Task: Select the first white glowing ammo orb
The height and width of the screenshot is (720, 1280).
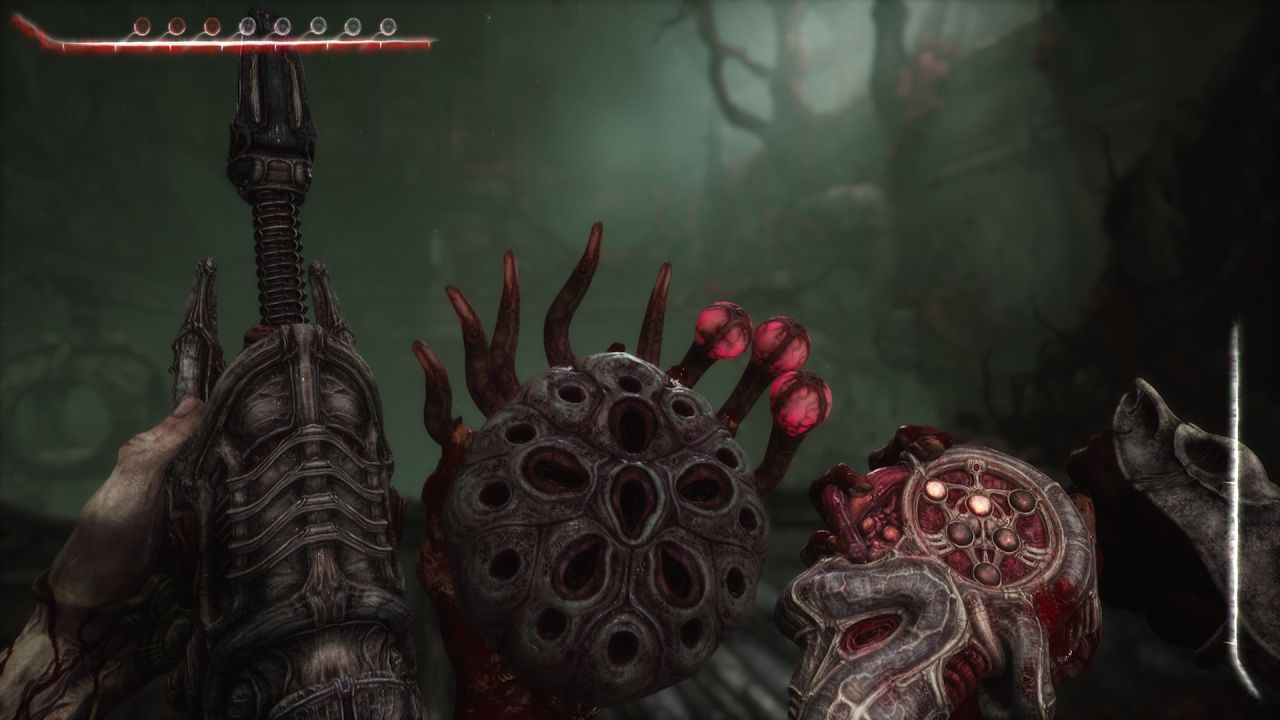Action: (248, 24)
